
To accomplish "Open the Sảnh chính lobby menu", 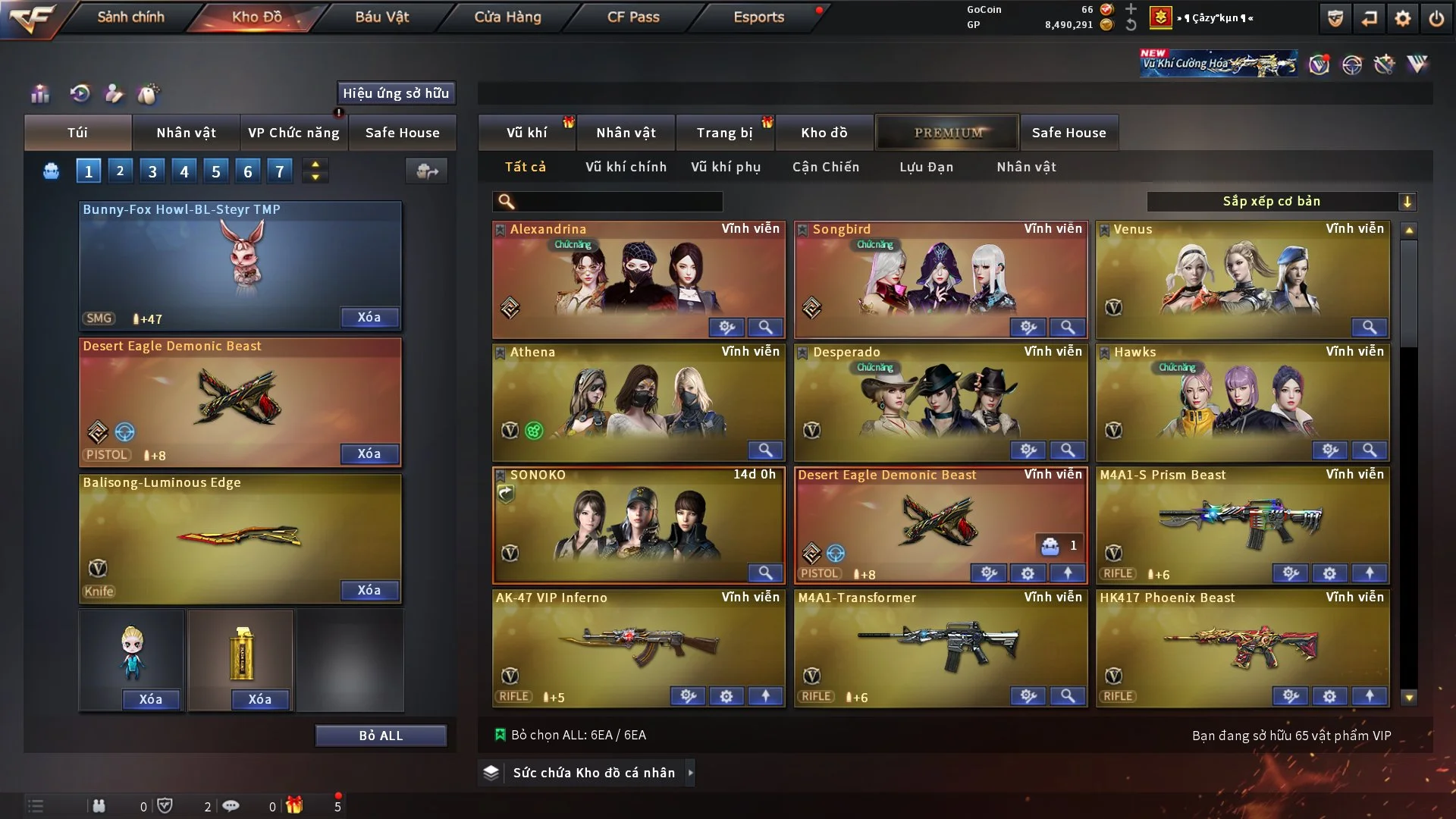I will click(130, 17).
